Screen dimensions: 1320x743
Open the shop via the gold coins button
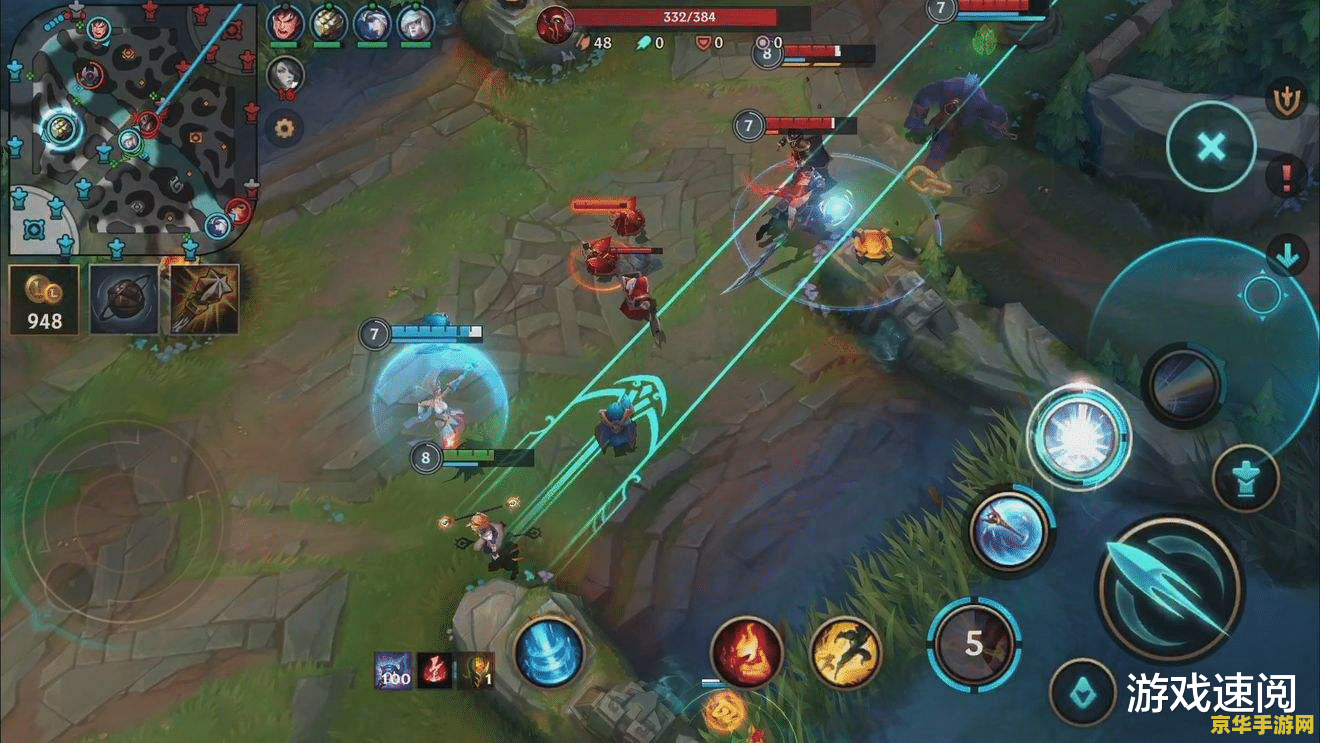[44, 299]
